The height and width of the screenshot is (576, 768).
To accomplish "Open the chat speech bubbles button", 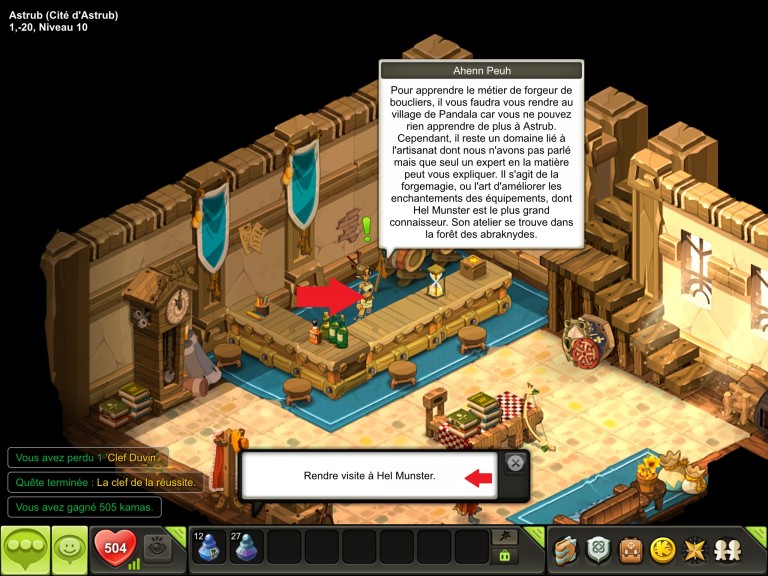I will click(24, 549).
